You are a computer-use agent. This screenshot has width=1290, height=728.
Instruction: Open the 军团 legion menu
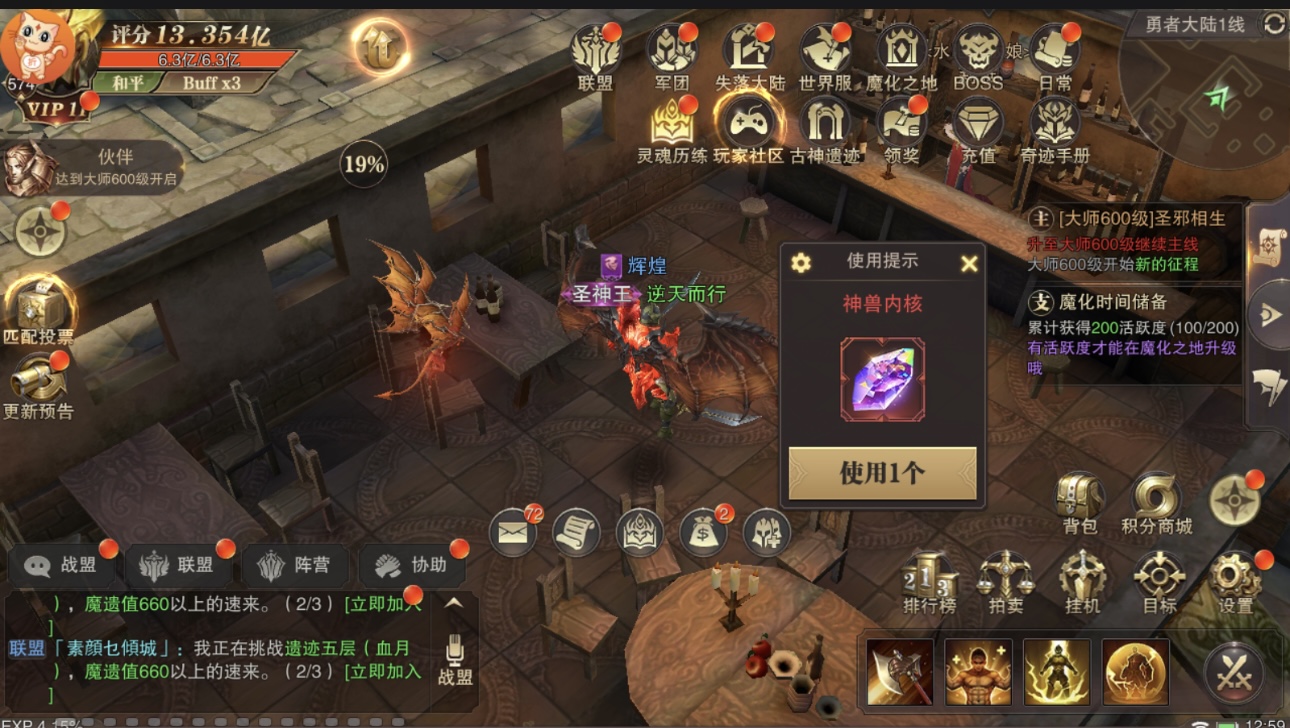tap(672, 56)
